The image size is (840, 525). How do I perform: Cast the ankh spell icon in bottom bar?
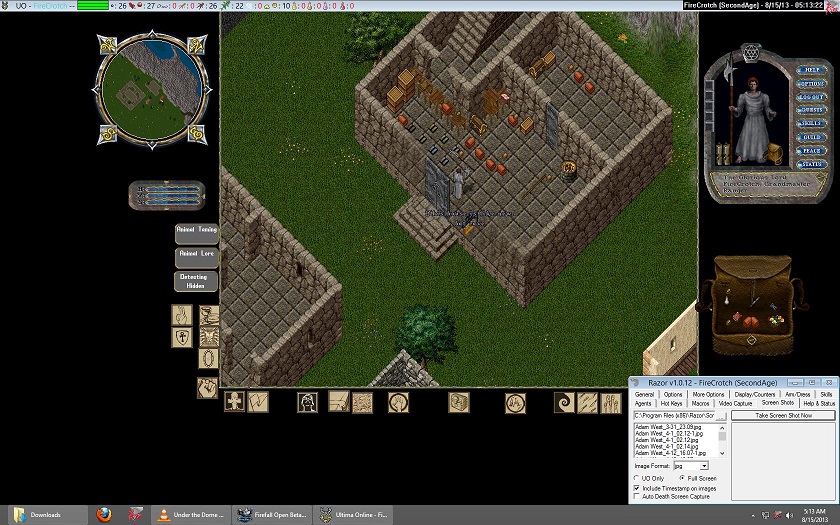(x=234, y=402)
